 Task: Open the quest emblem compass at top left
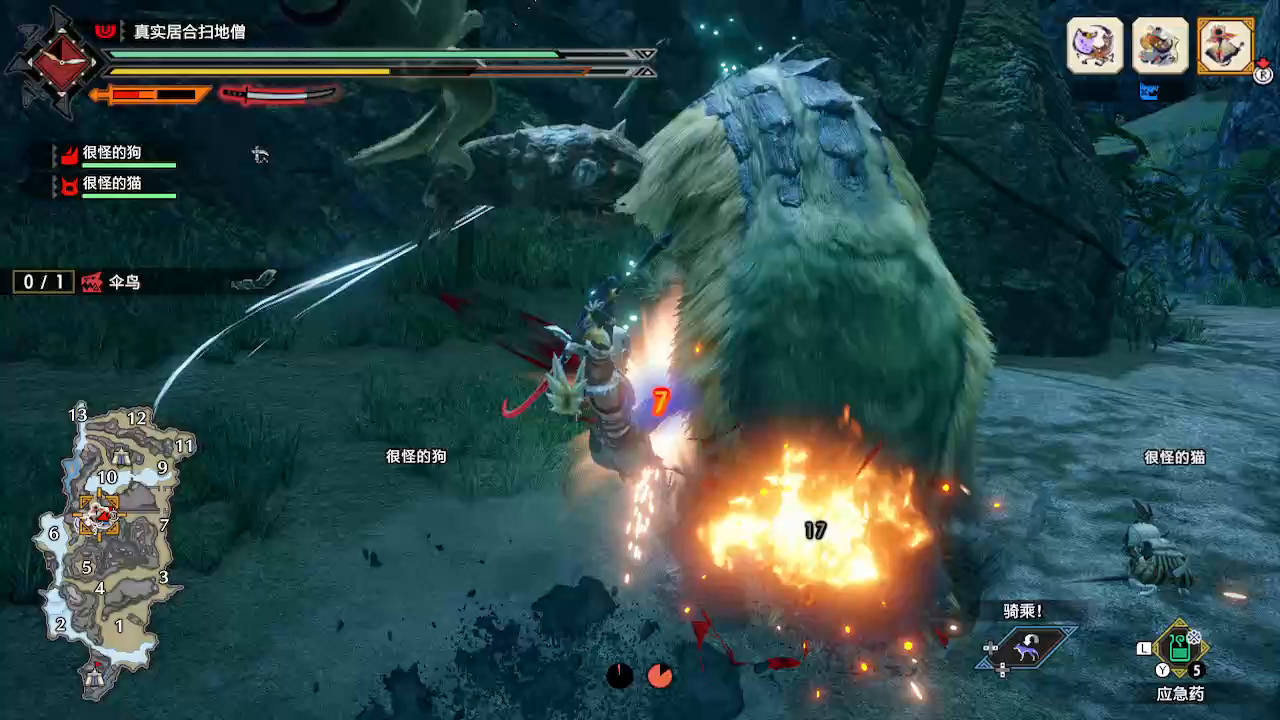pos(60,62)
